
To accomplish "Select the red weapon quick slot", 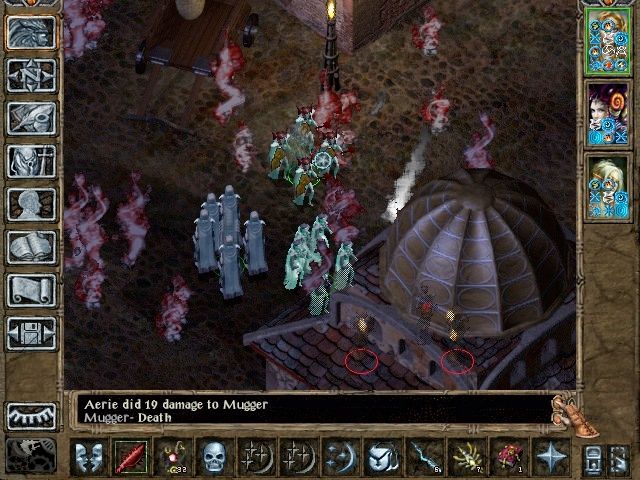I will (130, 457).
